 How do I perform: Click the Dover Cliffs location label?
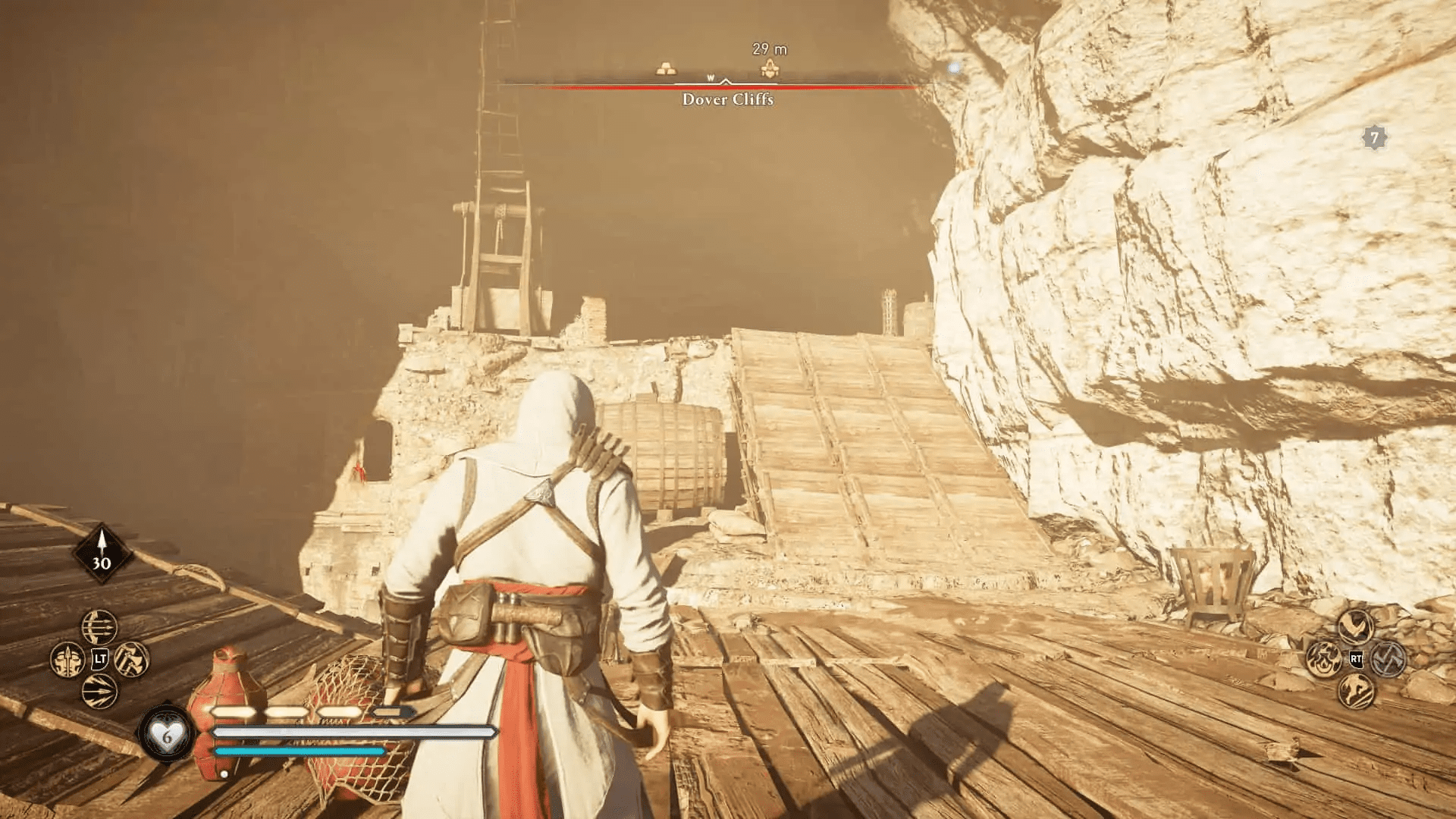726,99
